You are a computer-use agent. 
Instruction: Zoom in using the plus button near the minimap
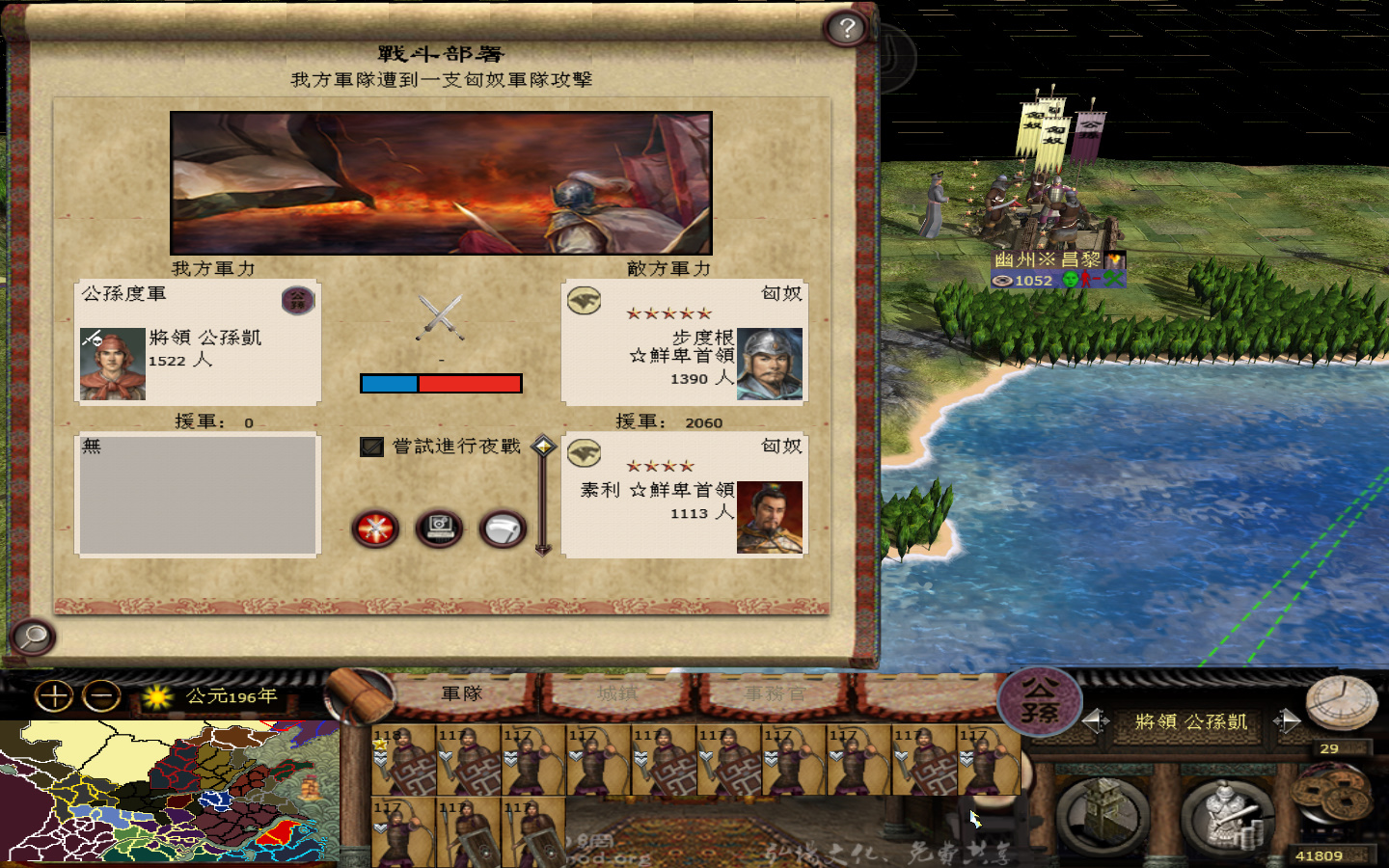click(53, 696)
